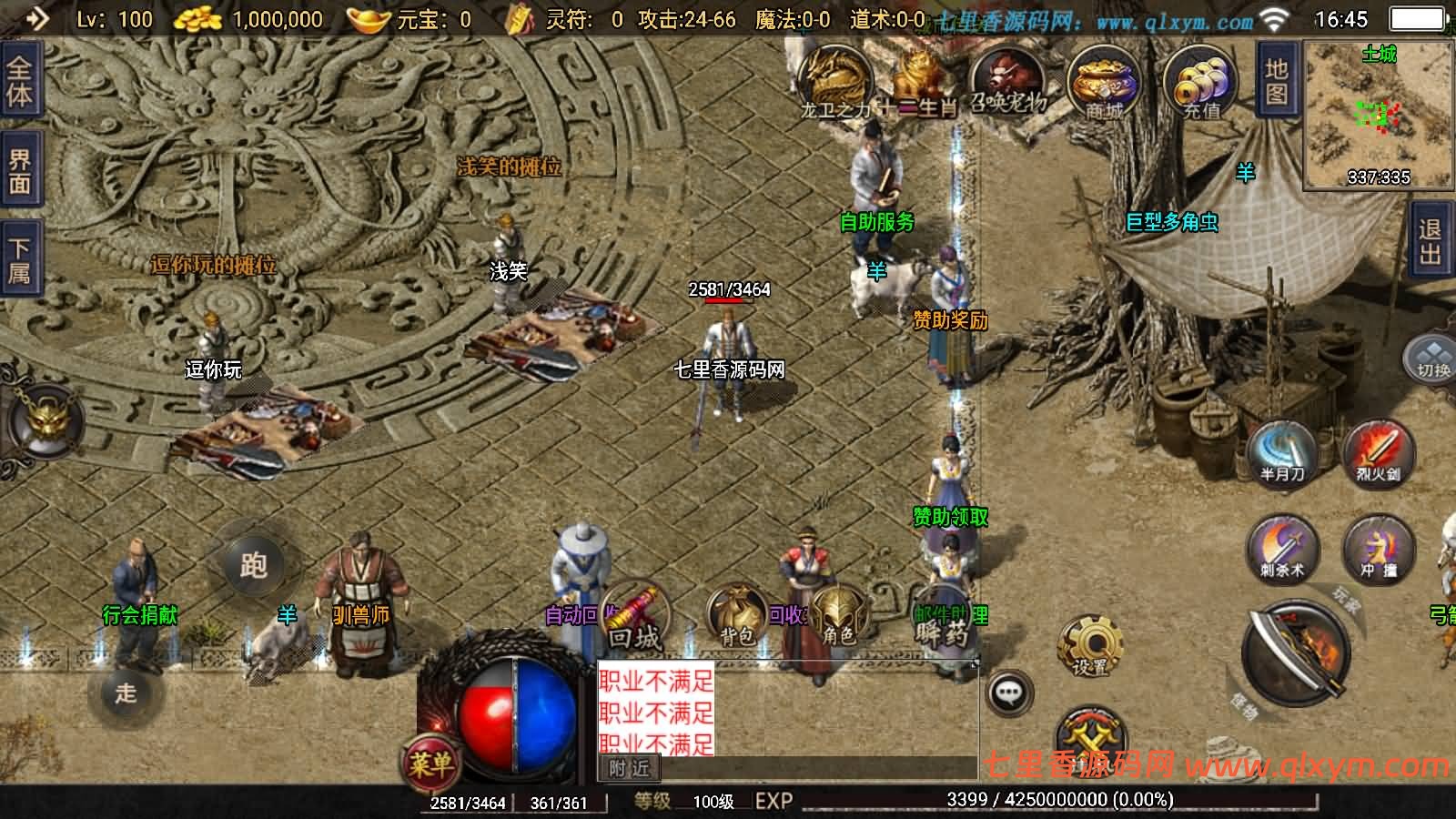Tap the 召唤宠物 summon pet icon
The width and height of the screenshot is (1456, 819).
[1006, 80]
